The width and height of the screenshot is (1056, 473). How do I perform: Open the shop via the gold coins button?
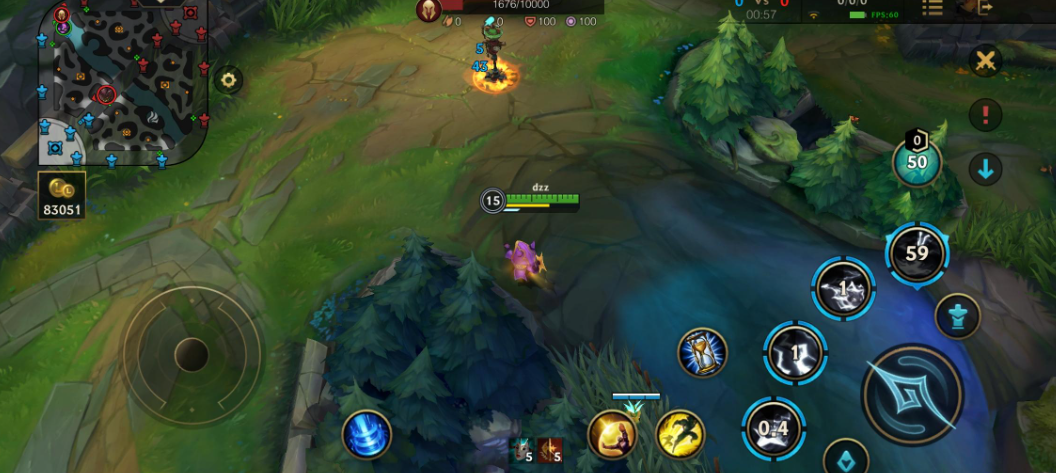click(x=62, y=193)
